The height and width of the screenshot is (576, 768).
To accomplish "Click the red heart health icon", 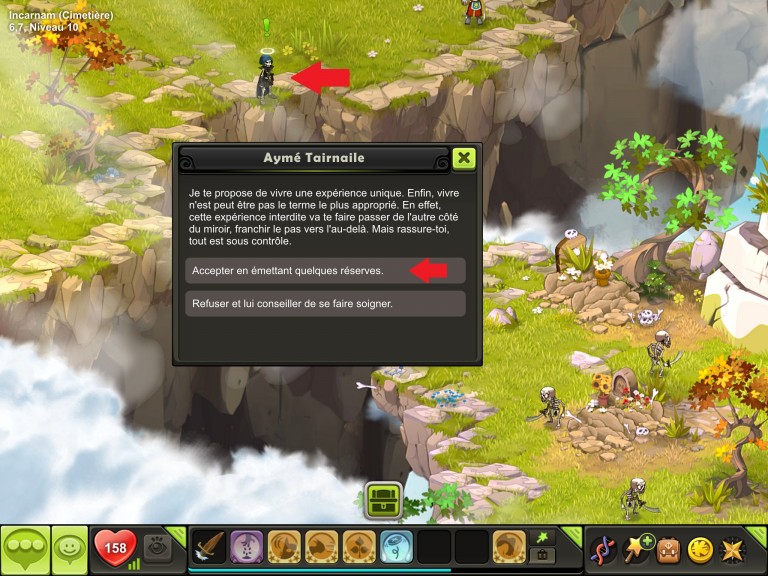I will pyautogui.click(x=115, y=548).
